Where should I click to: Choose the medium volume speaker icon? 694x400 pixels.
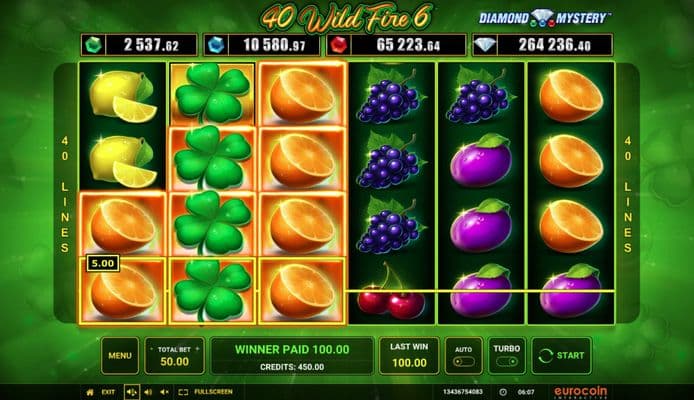[x=149, y=392]
